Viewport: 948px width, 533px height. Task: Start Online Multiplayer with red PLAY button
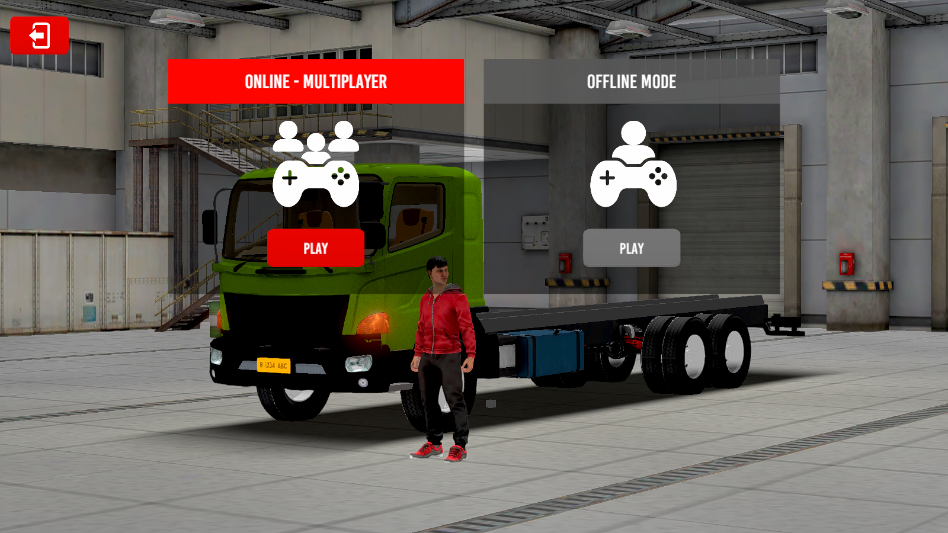[315, 248]
